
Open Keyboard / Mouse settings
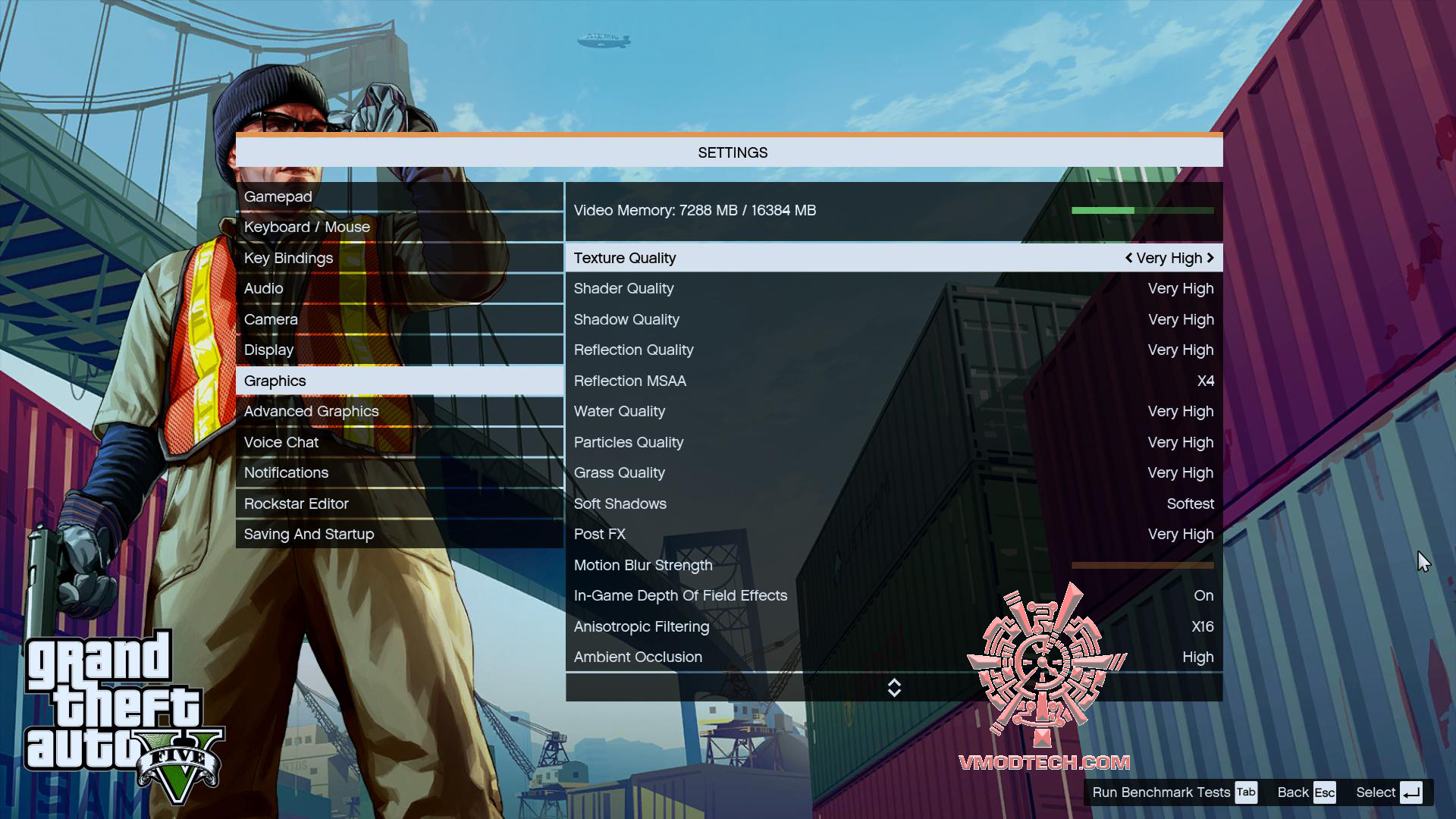[x=307, y=227]
